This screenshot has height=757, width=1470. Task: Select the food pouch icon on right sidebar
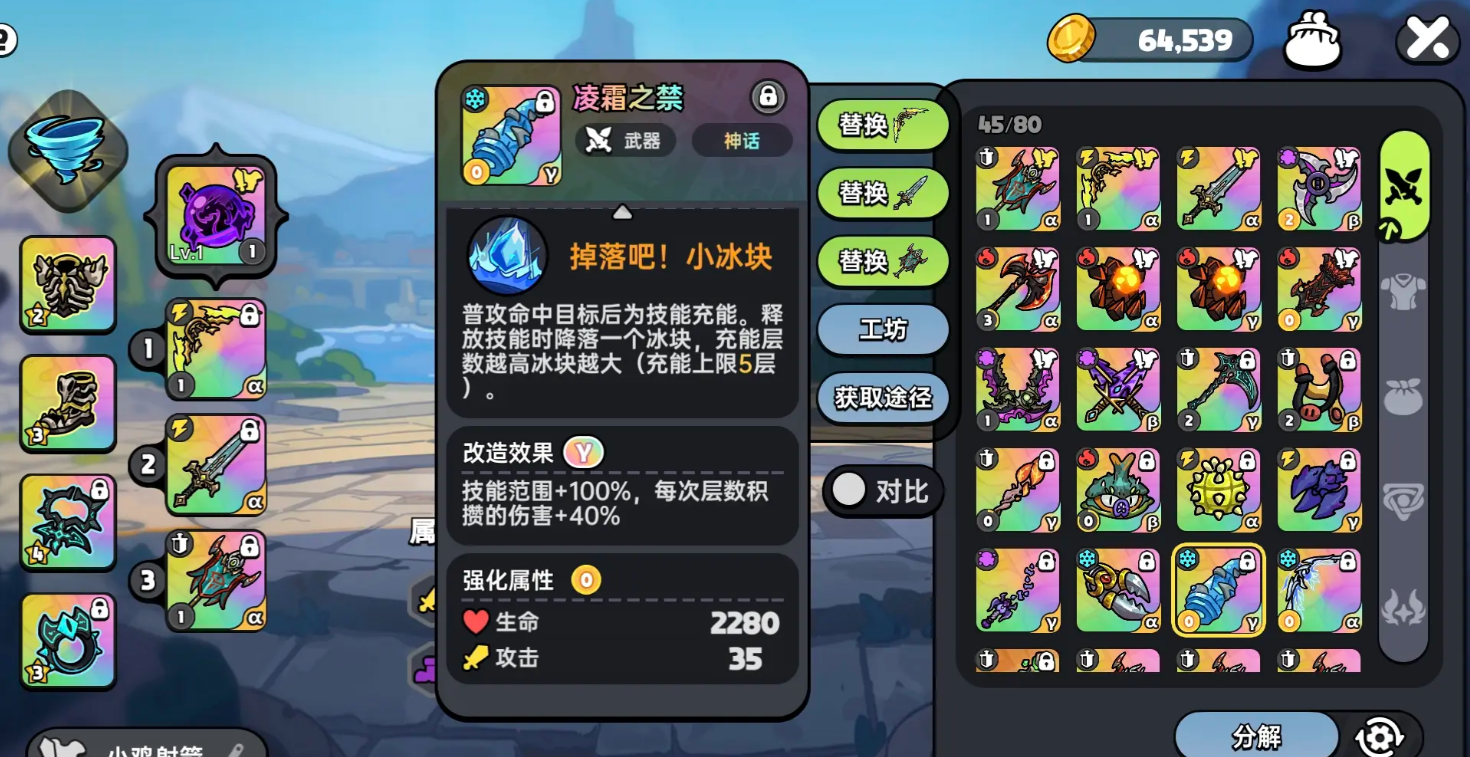click(1404, 395)
